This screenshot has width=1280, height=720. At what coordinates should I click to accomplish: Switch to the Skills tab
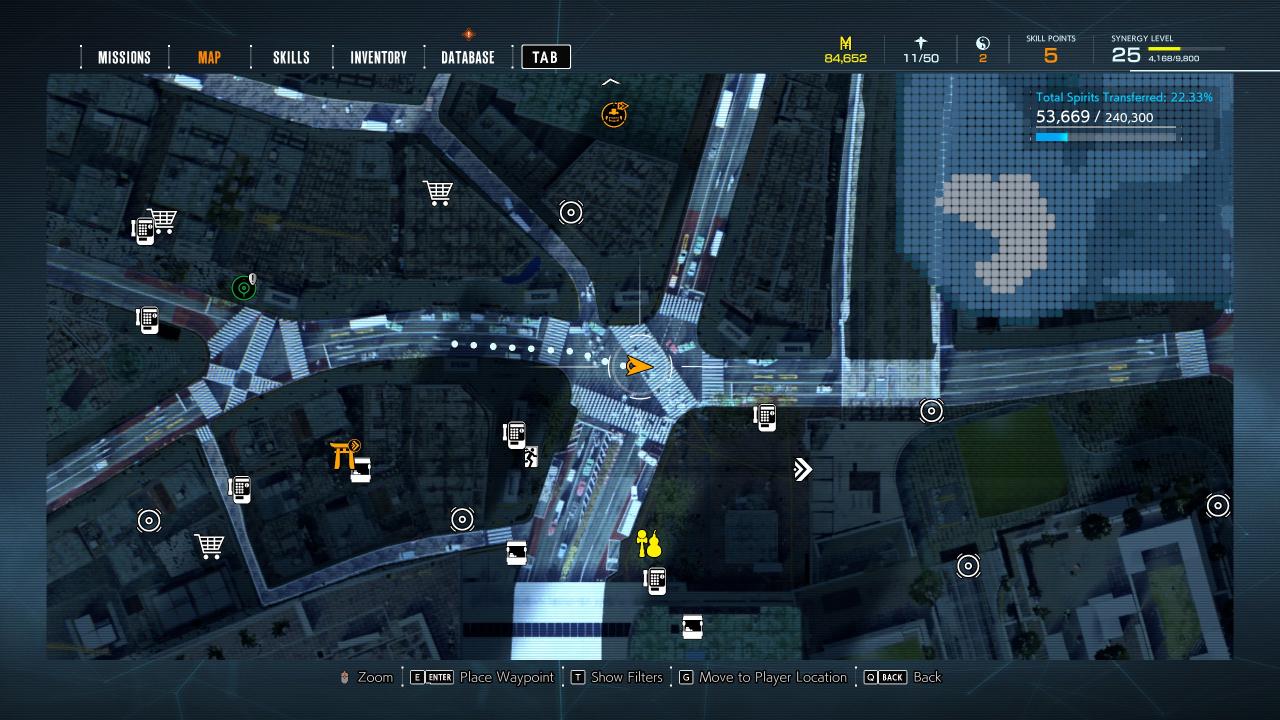click(x=291, y=57)
